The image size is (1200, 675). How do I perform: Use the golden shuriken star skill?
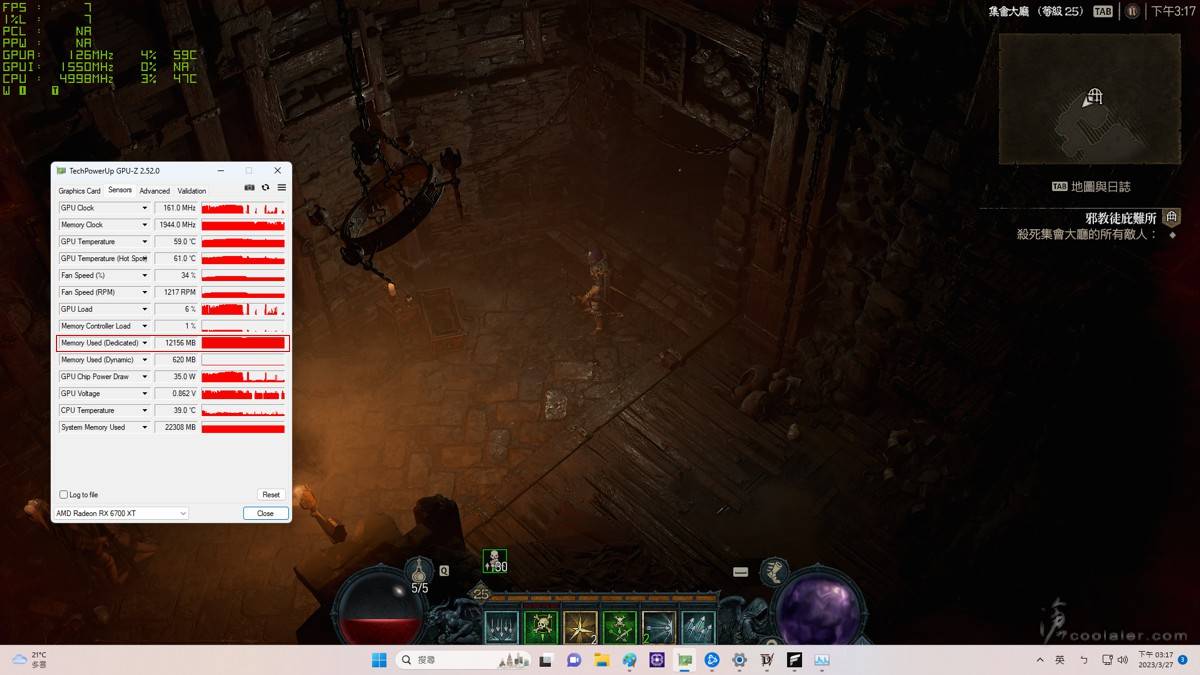580,628
